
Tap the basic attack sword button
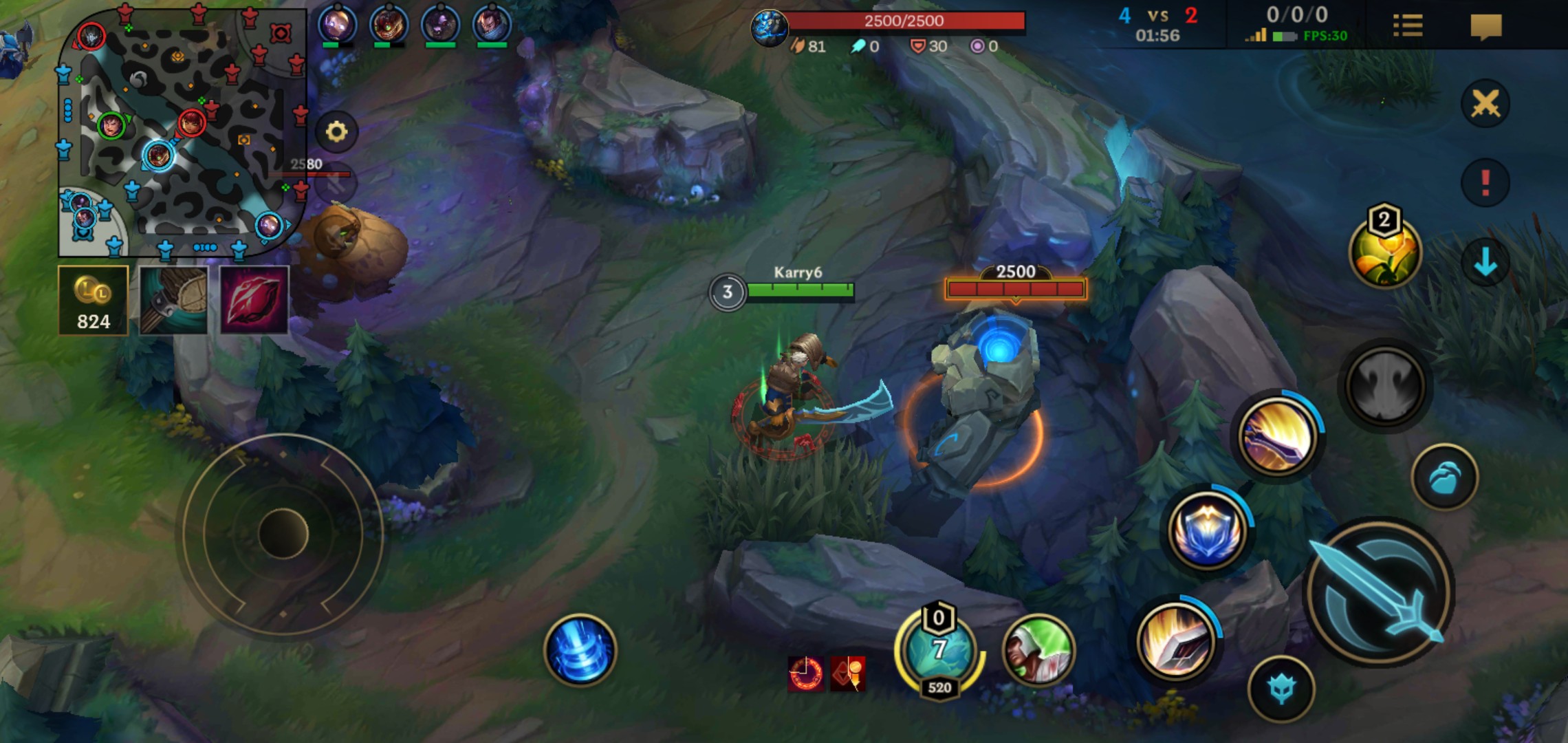tap(1379, 593)
